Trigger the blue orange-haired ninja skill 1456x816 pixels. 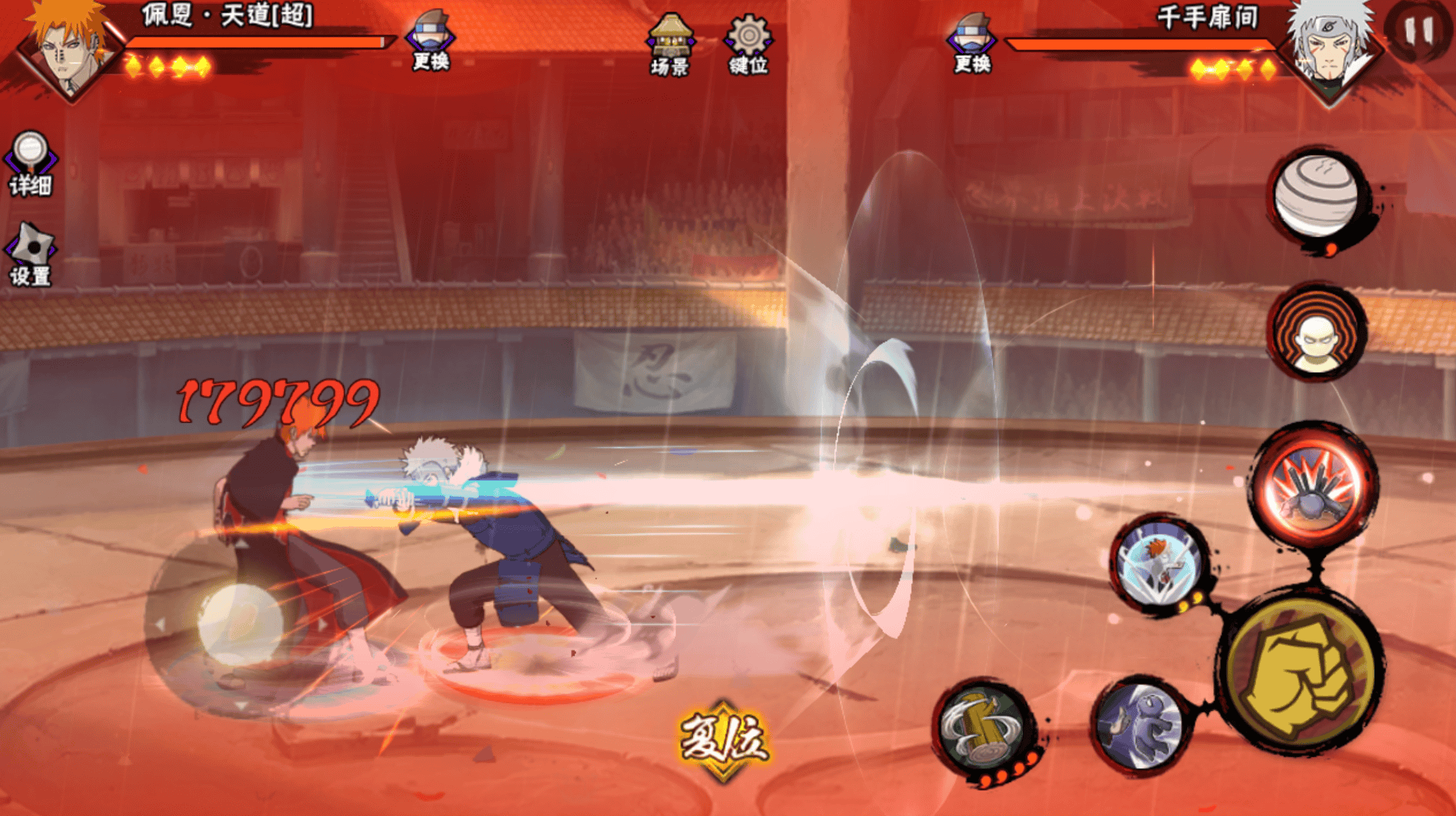tap(1159, 564)
